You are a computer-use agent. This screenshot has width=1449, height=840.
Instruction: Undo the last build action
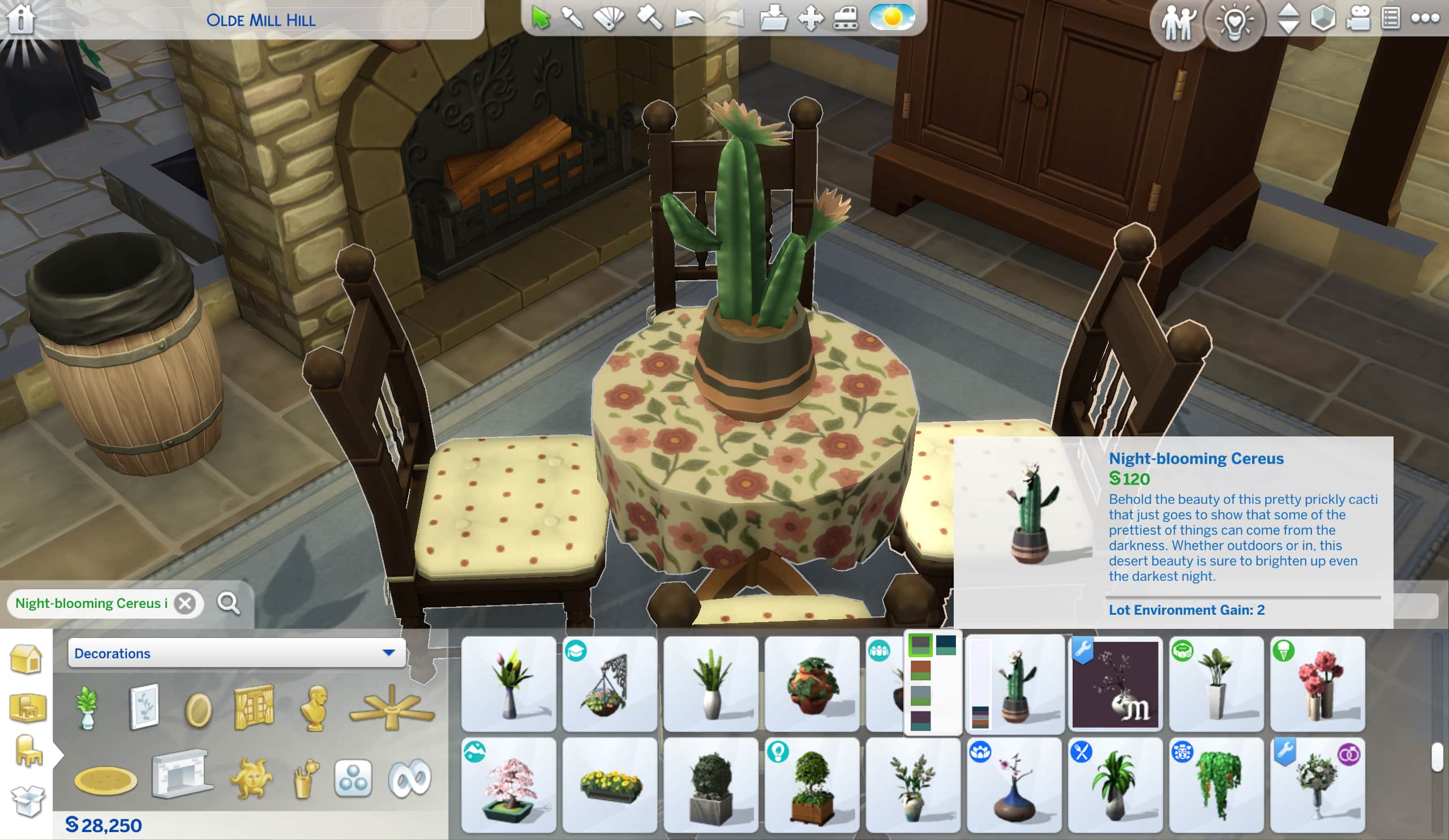tap(688, 19)
